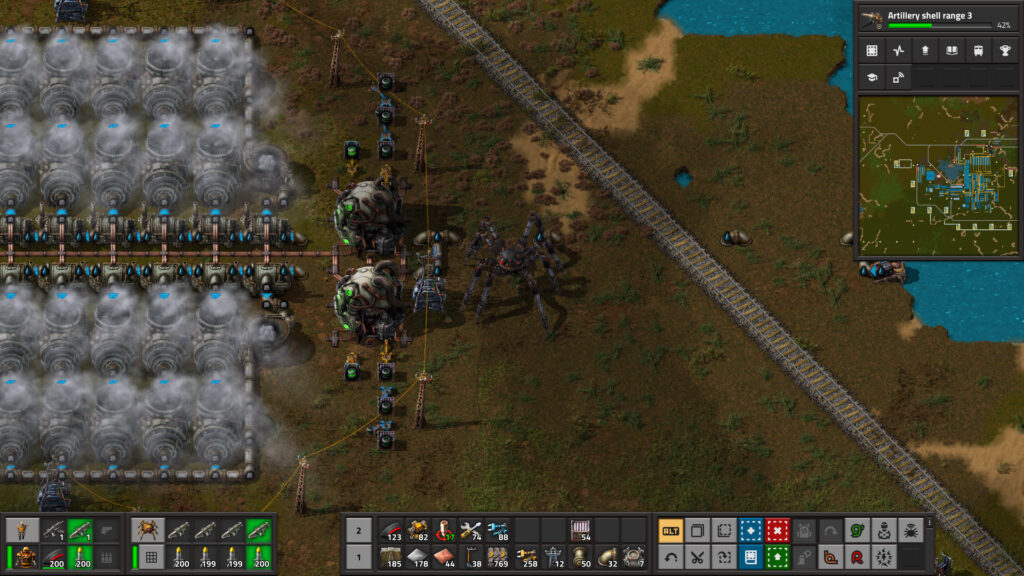This screenshot has width=1024, height=576.
Task: Click the minimap
Action: [x=937, y=176]
